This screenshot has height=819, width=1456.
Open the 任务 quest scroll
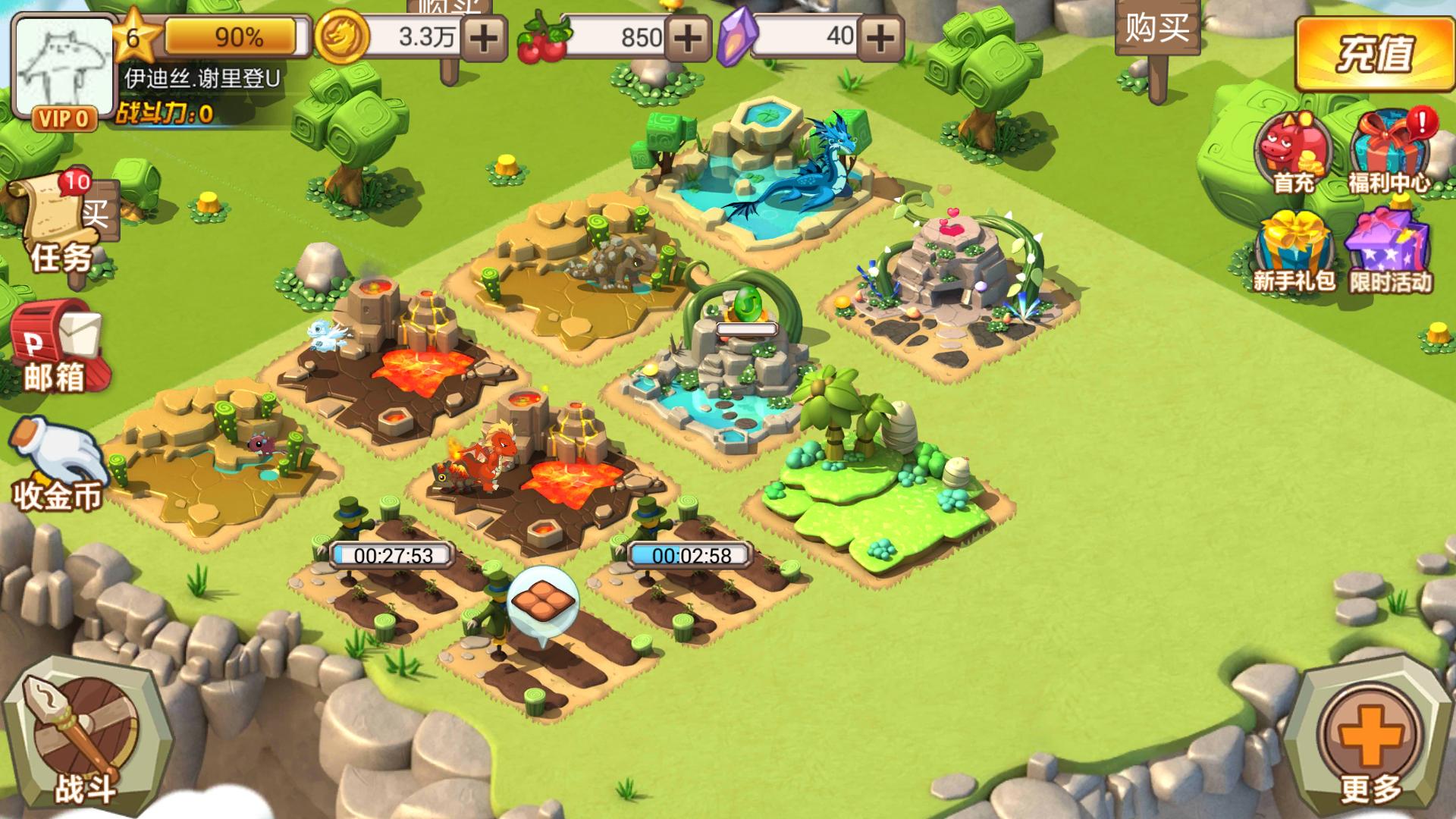coord(61,224)
